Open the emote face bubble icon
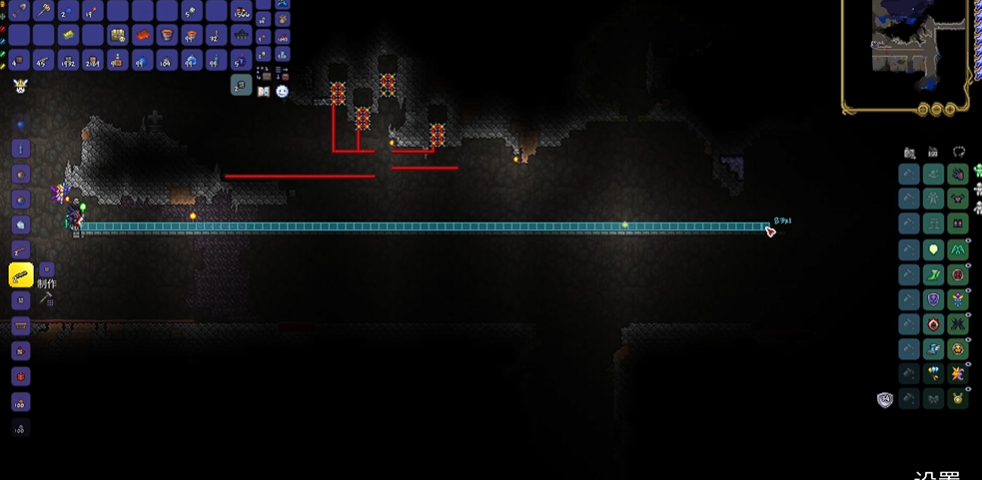 click(x=282, y=91)
